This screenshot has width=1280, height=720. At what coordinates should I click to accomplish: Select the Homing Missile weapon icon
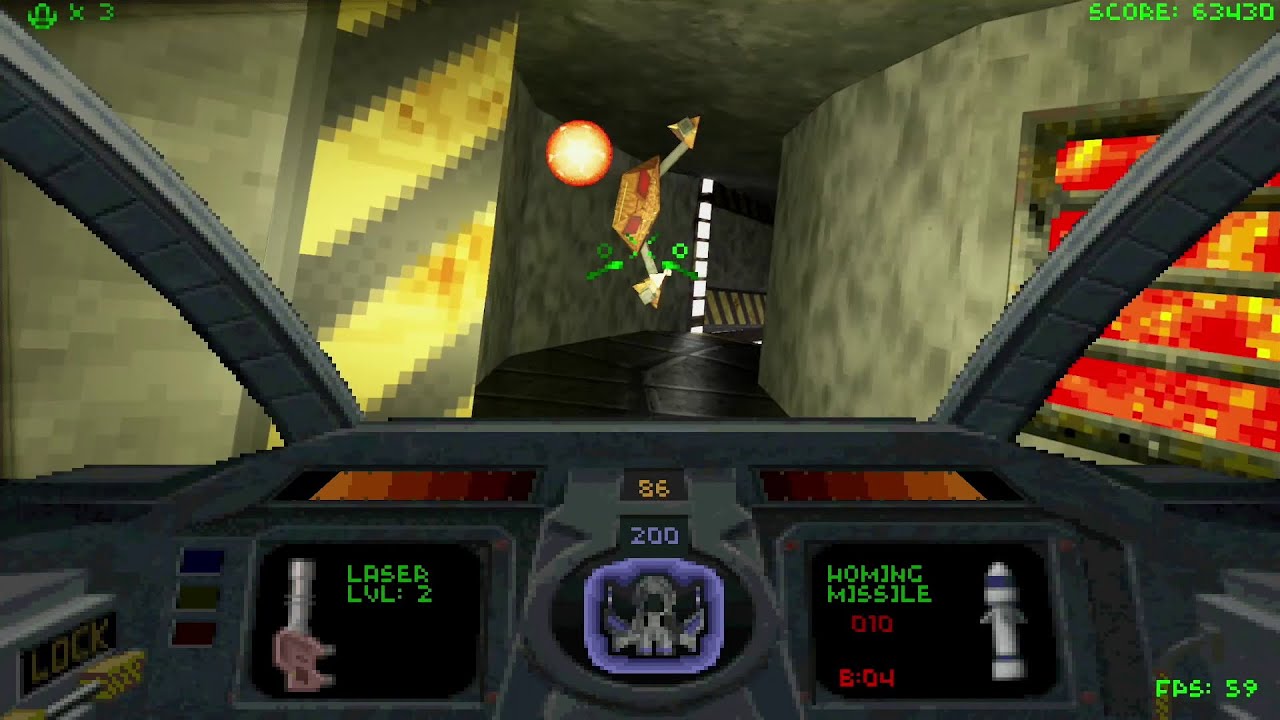(1002, 620)
